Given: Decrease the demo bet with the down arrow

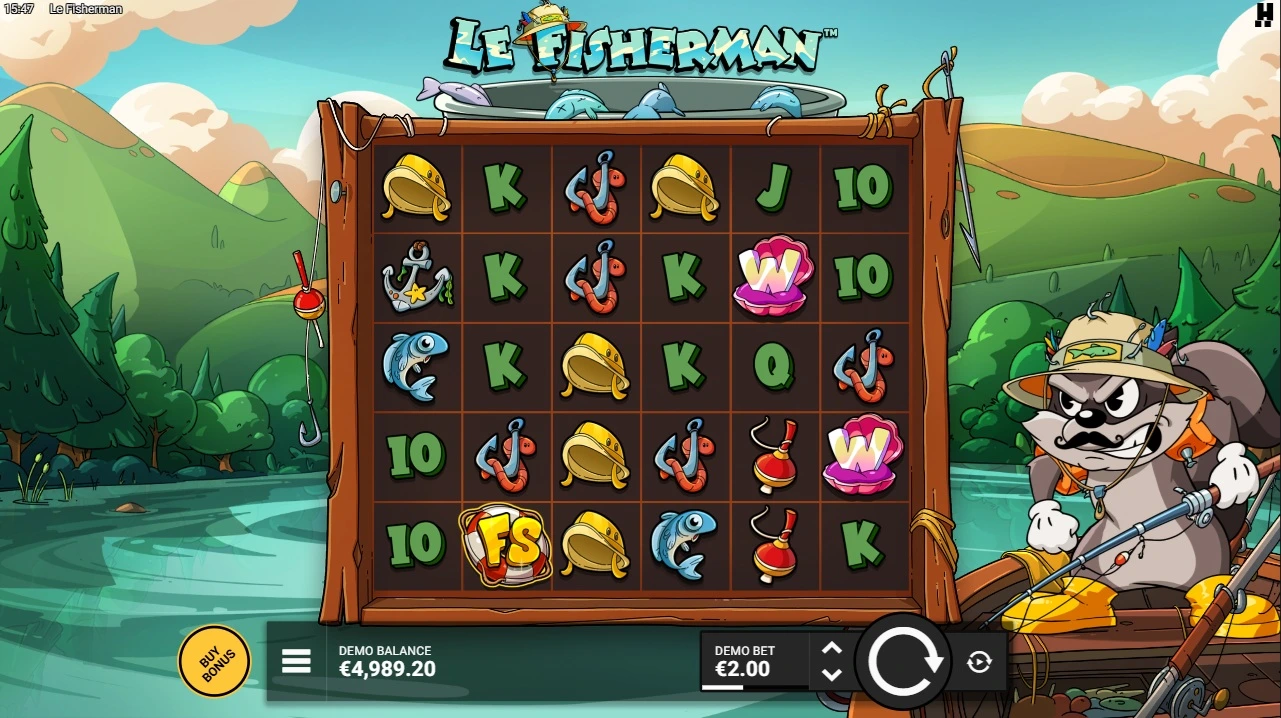Looking at the screenshot, I should pyautogui.click(x=832, y=674).
